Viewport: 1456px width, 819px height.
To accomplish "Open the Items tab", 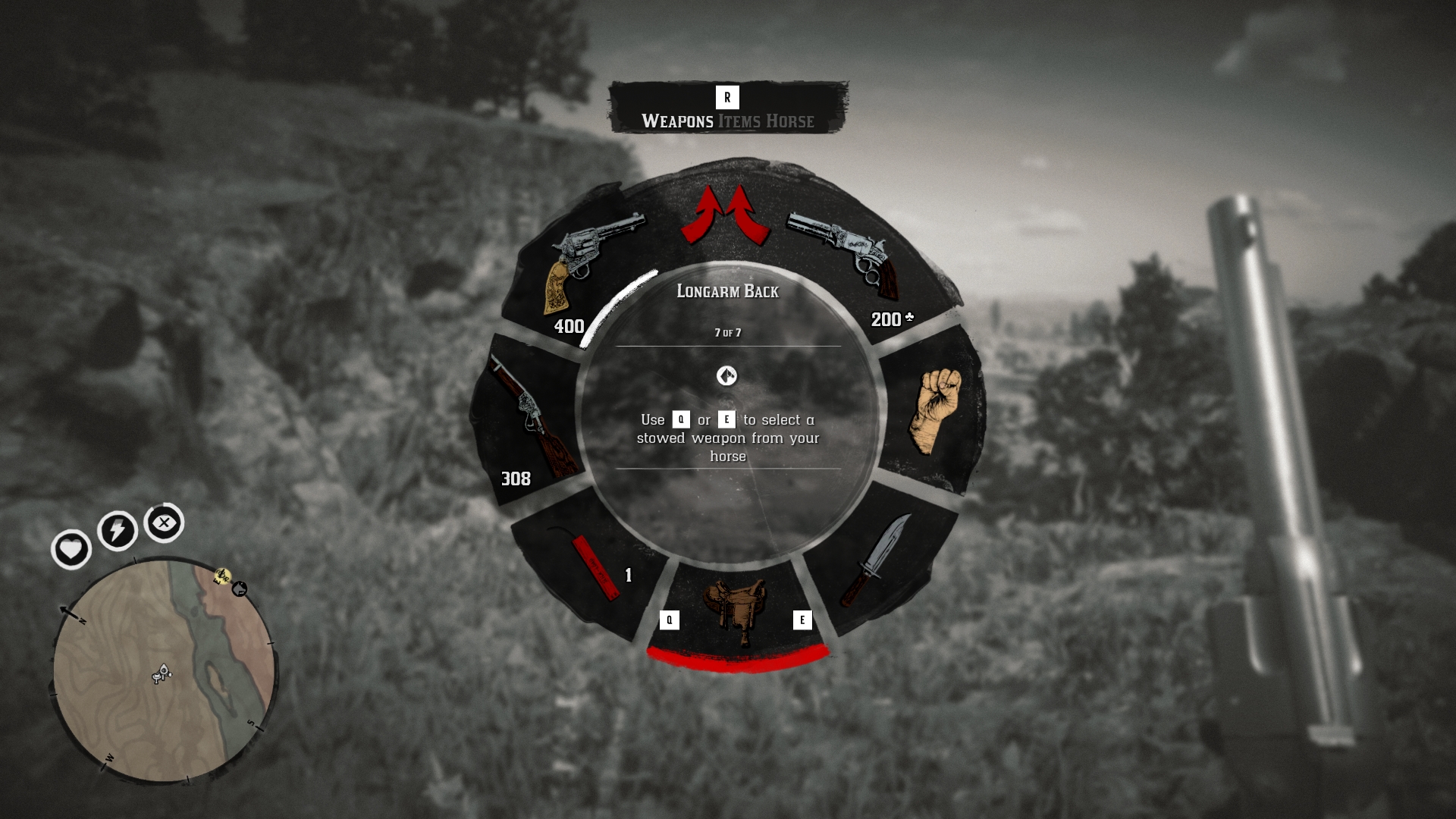I will [739, 121].
